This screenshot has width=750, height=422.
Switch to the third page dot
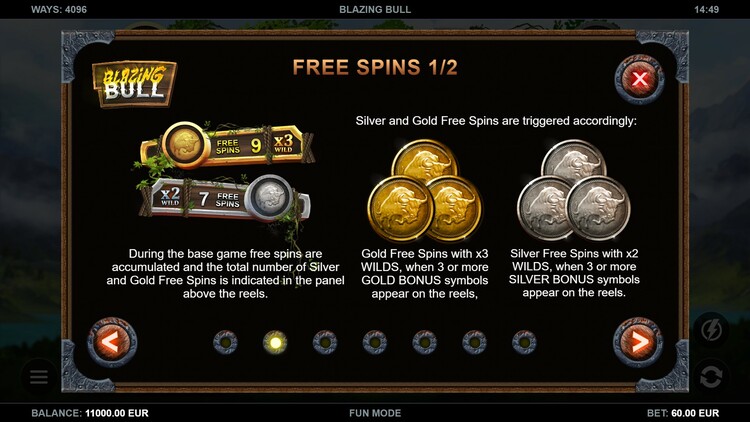click(x=325, y=342)
